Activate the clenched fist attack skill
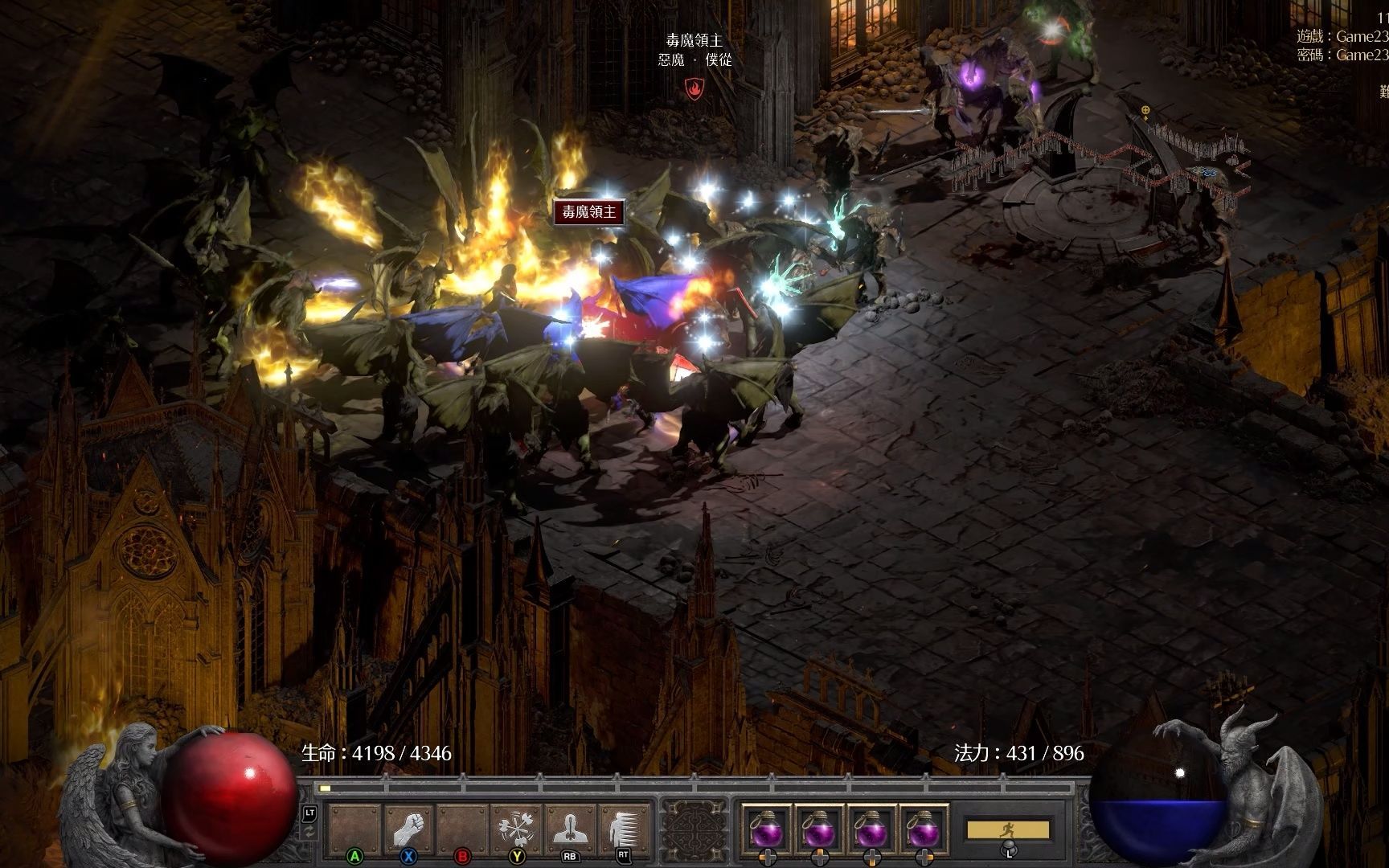 coord(409,829)
